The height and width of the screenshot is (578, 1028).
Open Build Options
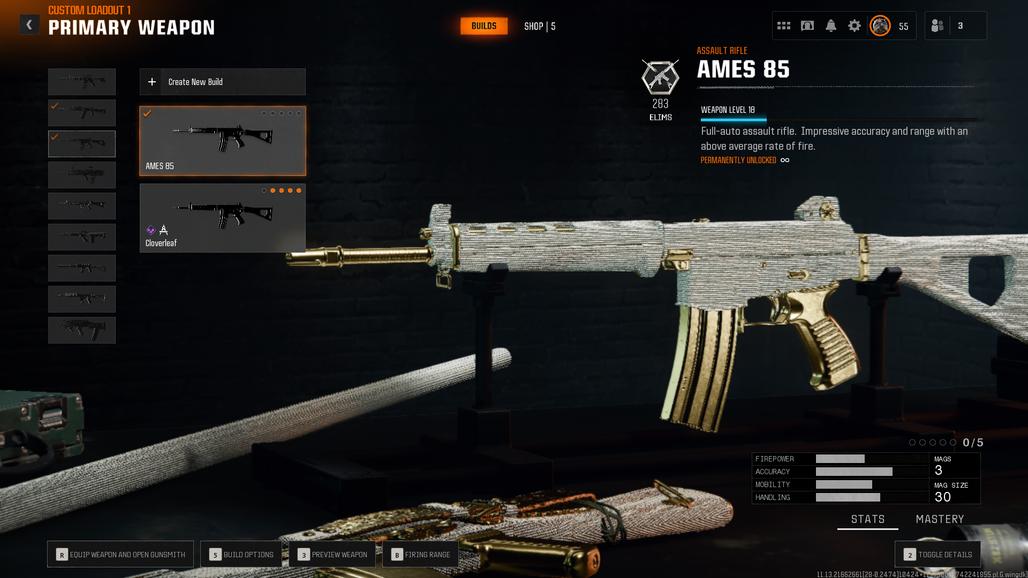tap(241, 554)
